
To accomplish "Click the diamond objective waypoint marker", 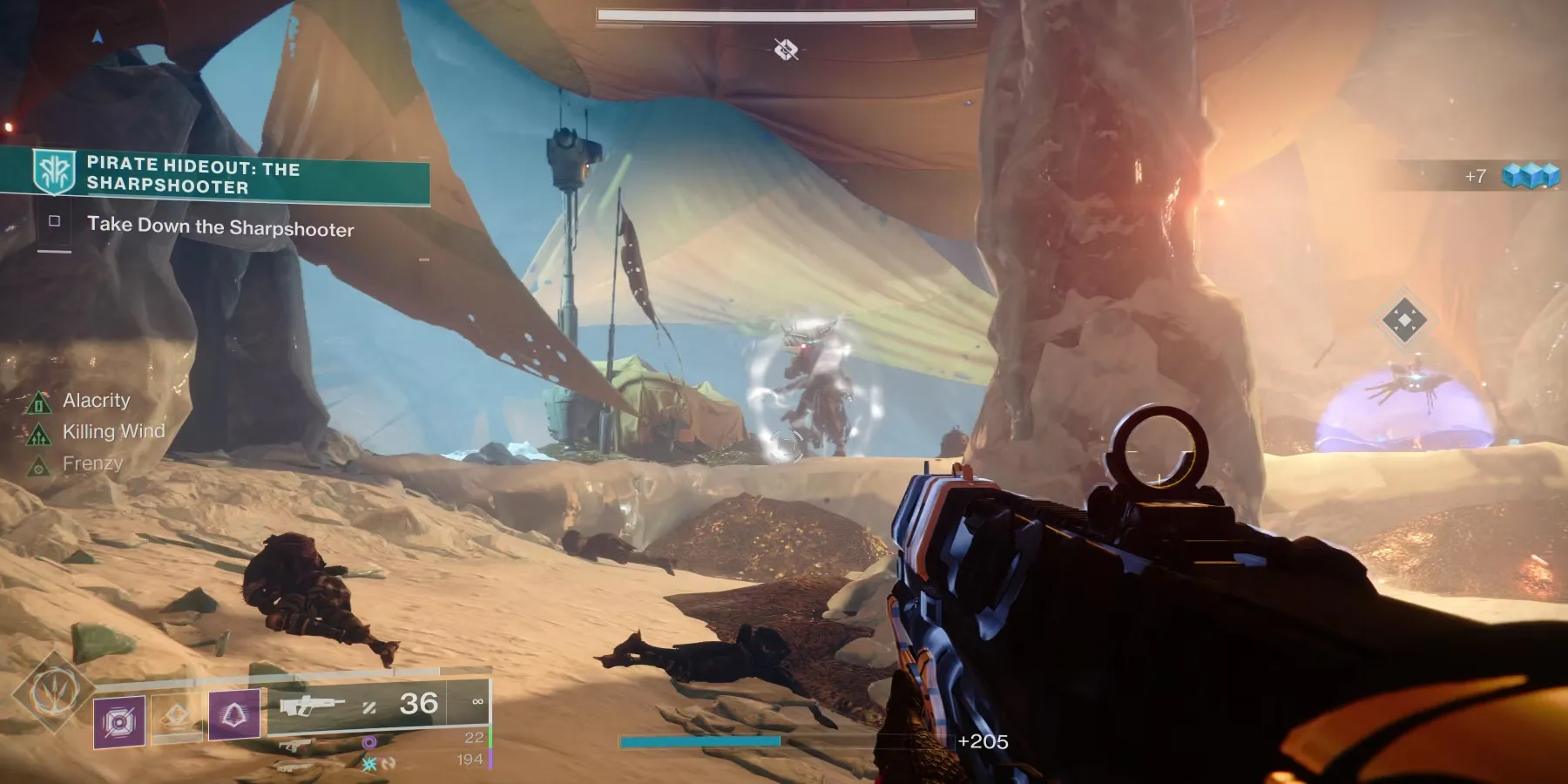I will click(1403, 321).
